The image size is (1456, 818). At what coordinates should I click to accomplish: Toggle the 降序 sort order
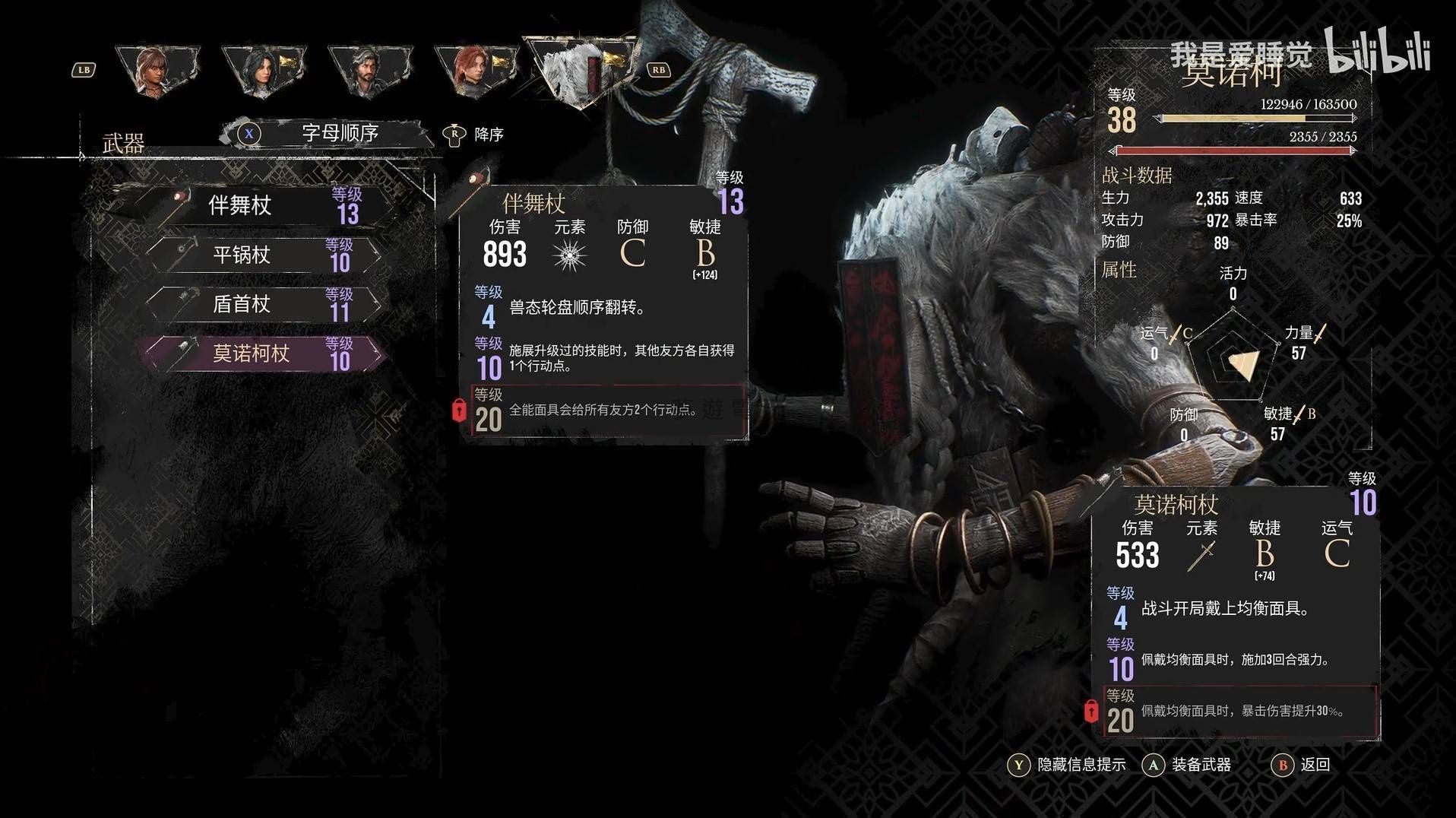[475, 135]
